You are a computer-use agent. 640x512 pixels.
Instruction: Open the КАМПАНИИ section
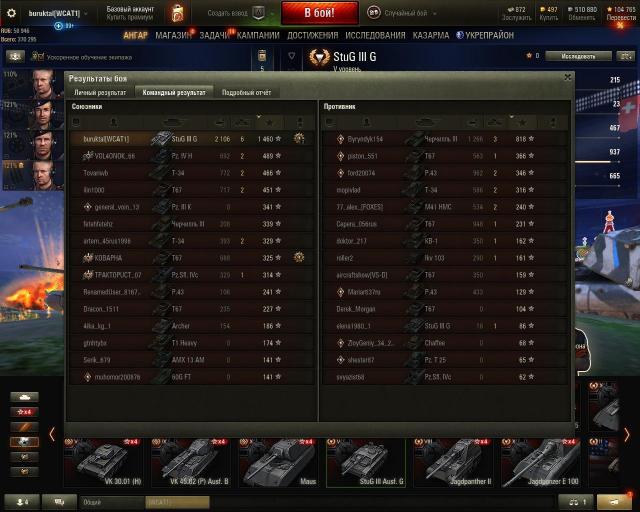(x=258, y=35)
